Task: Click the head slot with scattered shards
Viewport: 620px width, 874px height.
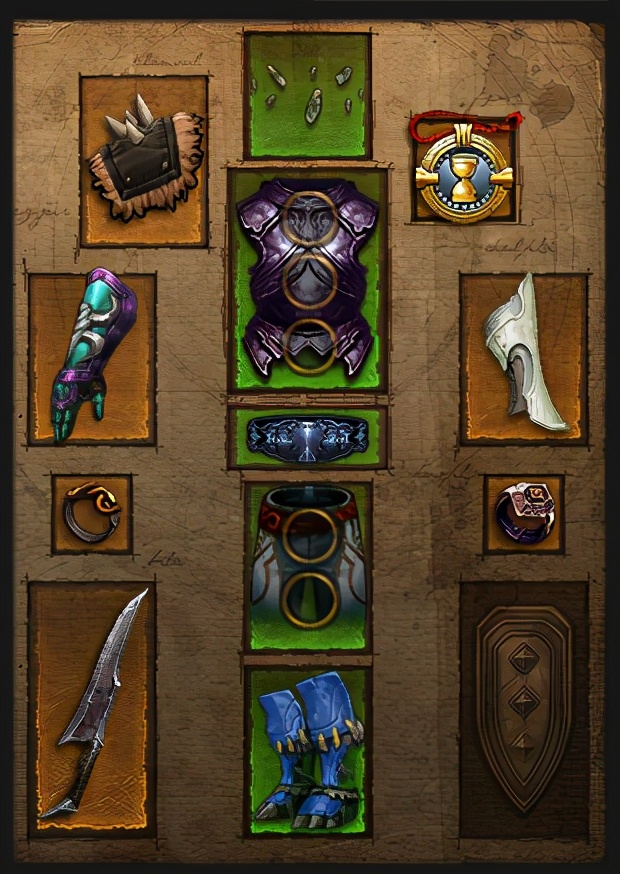Action: (307, 95)
